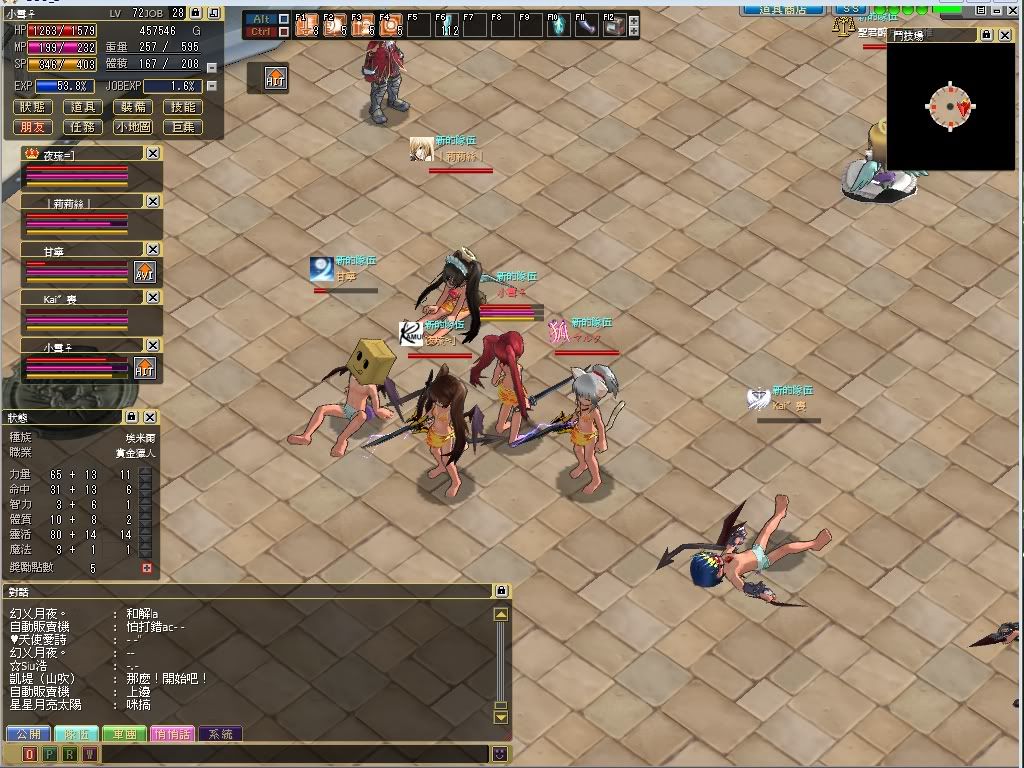
Task: Open the 朋友 friends list
Action: (33, 127)
